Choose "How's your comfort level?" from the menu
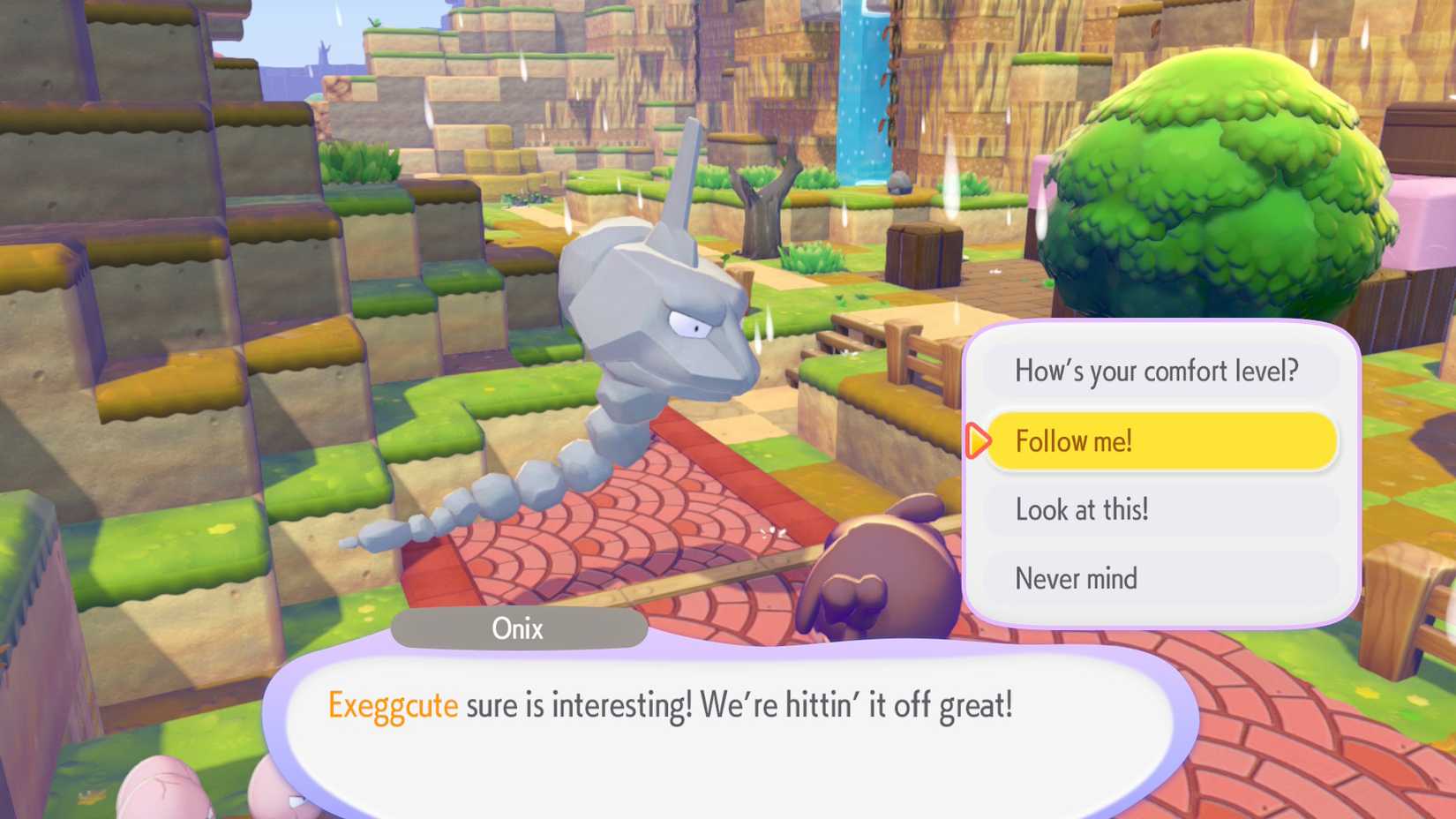This screenshot has height=819, width=1456. (x=1158, y=371)
